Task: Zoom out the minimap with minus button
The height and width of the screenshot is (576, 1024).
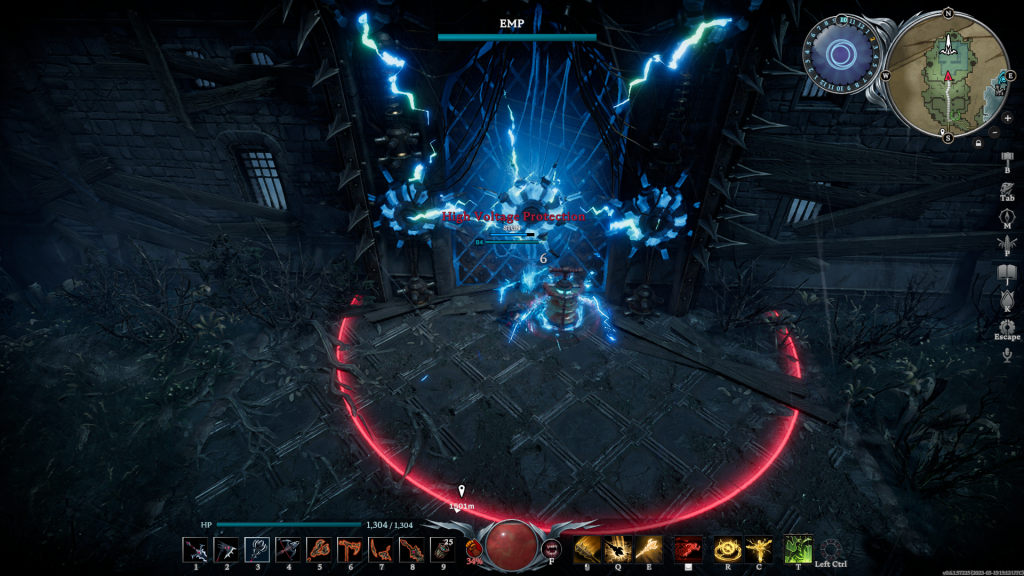Action: tap(994, 132)
